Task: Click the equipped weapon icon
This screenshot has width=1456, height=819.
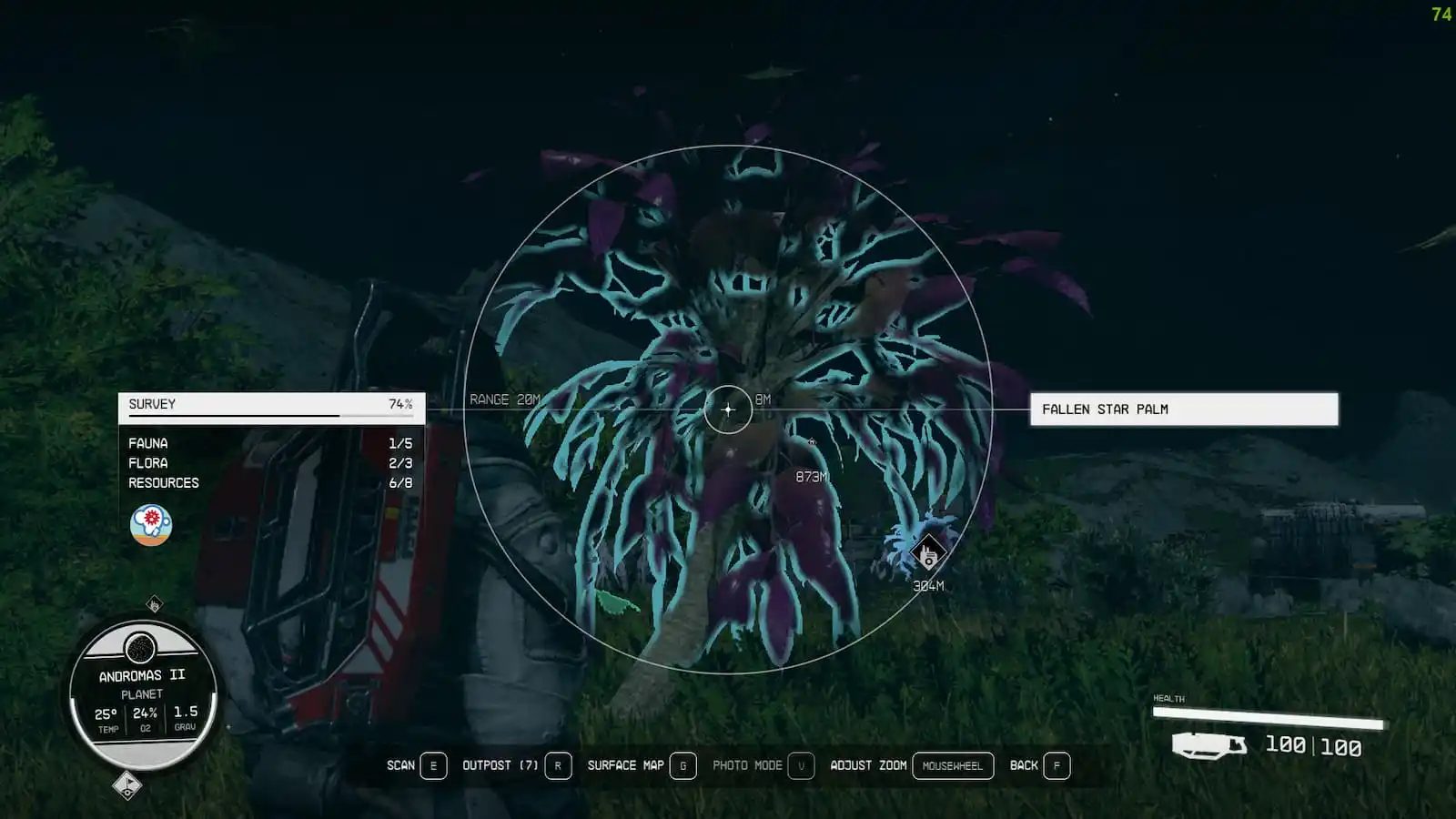Action: coord(1208,745)
